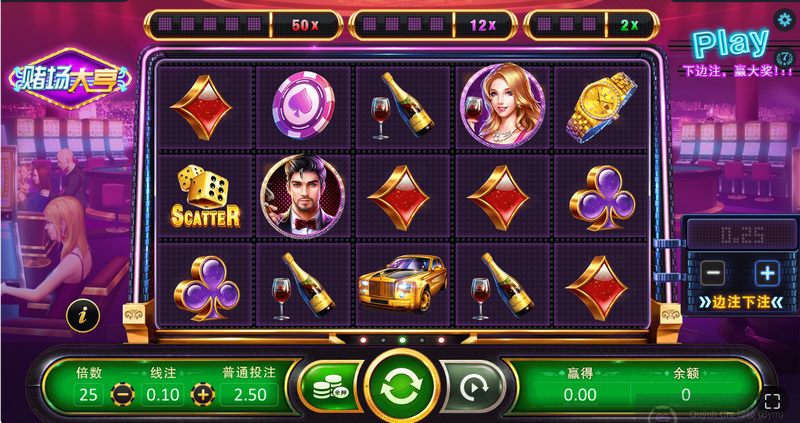Decrease the line bet with the minus button
Screen dimensions: 800x423
click(x=121, y=394)
